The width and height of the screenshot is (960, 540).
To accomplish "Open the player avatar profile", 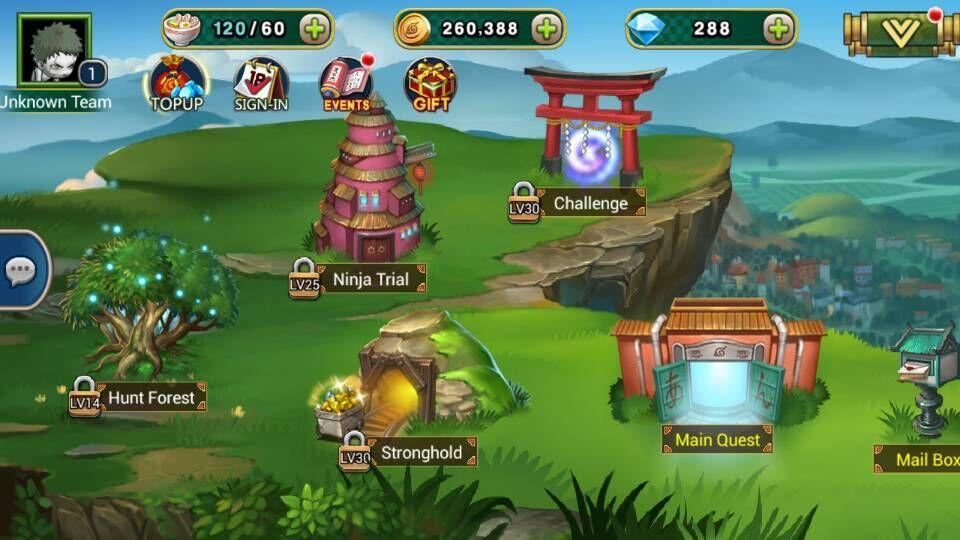I will 54,49.
